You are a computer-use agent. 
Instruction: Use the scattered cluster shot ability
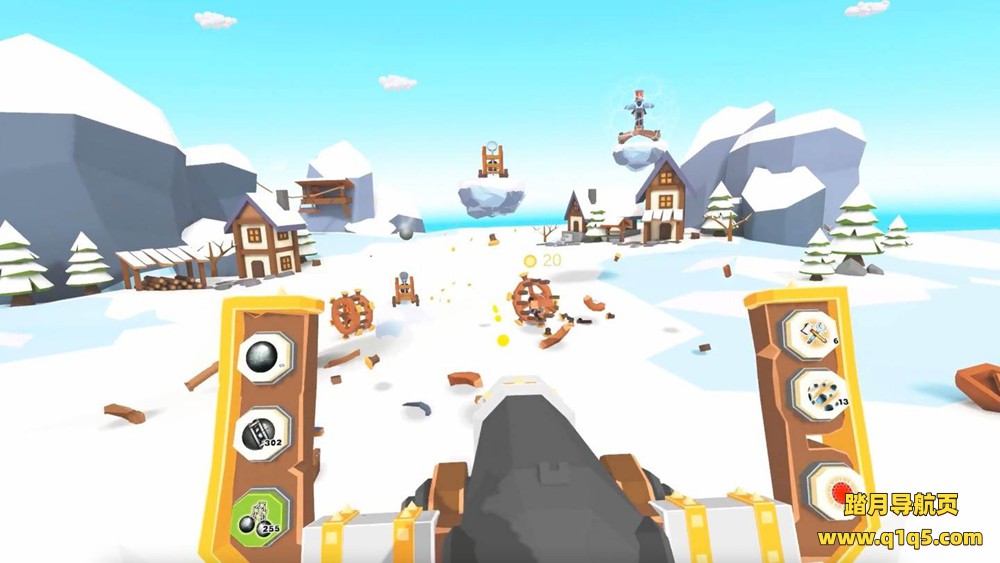[820, 394]
